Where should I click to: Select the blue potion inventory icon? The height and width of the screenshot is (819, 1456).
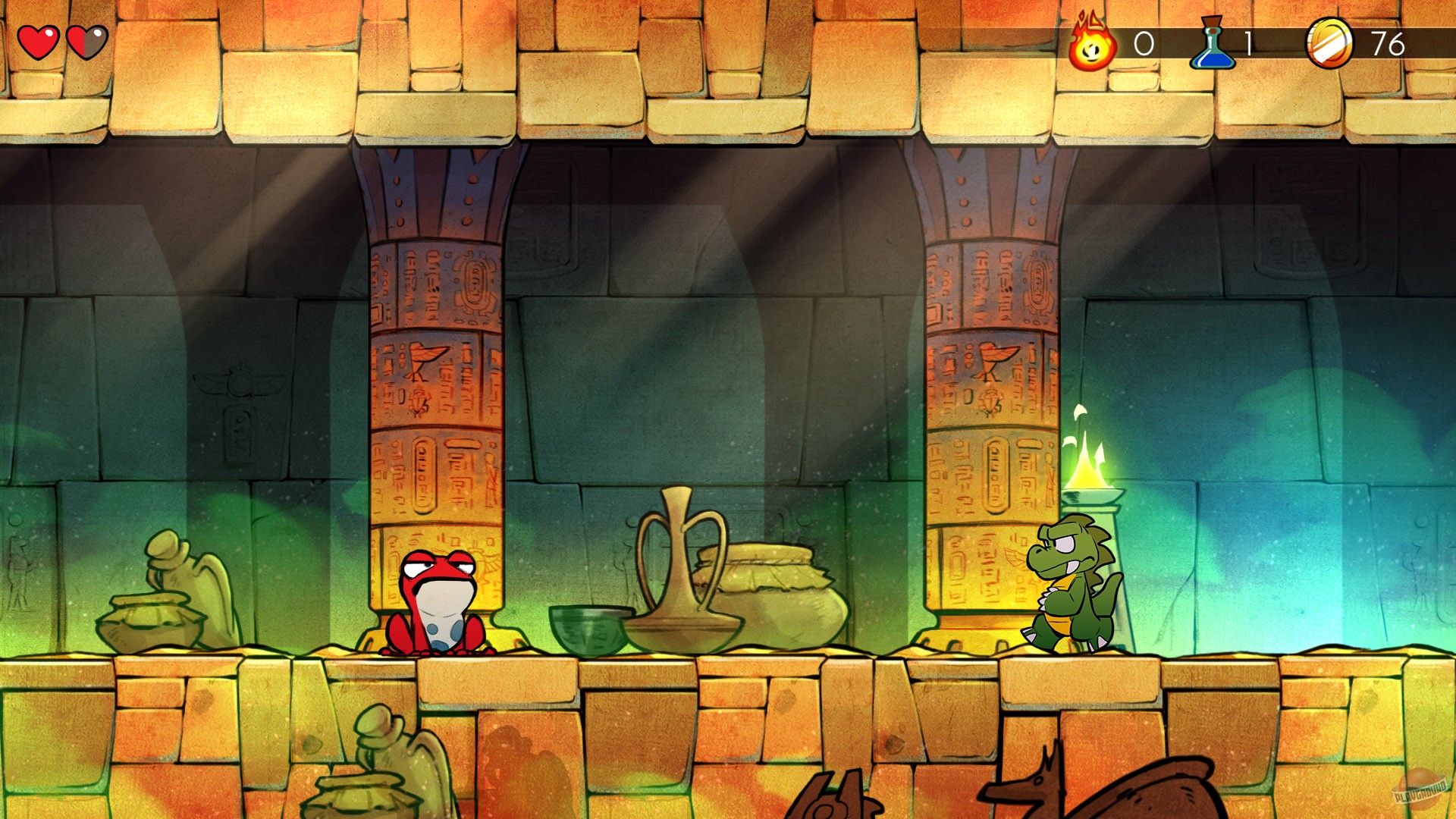[1214, 45]
